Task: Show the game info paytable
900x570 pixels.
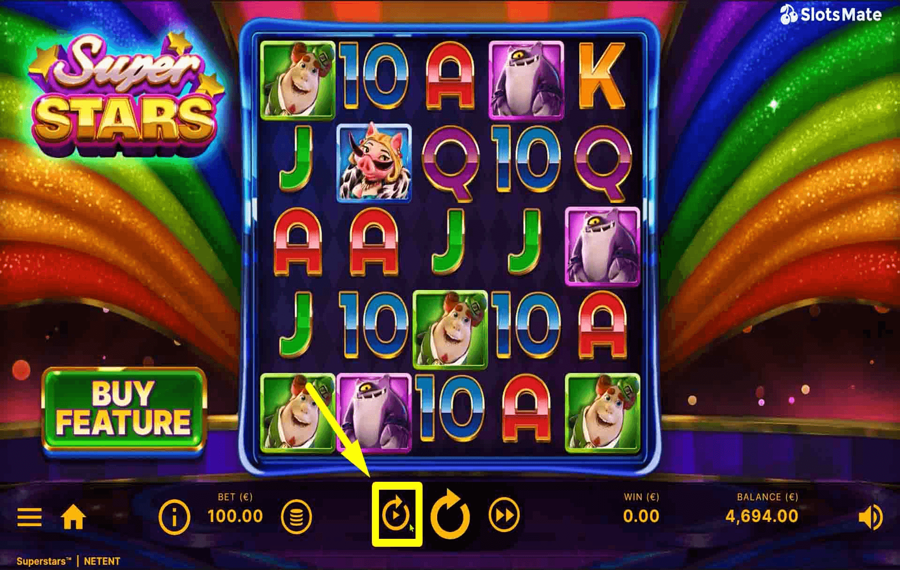Action: pyautogui.click(x=174, y=517)
